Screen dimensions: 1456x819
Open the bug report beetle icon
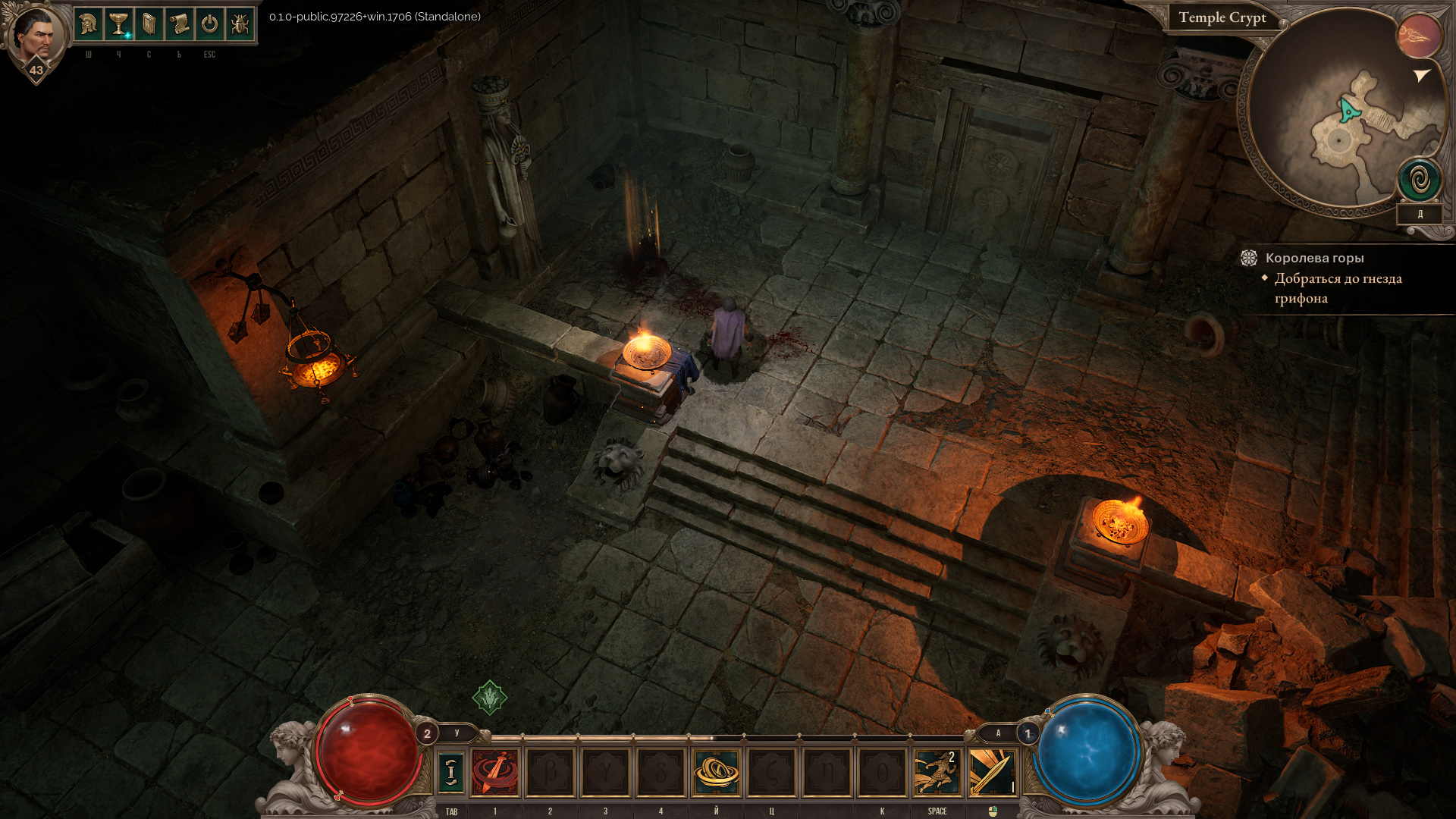[240, 25]
